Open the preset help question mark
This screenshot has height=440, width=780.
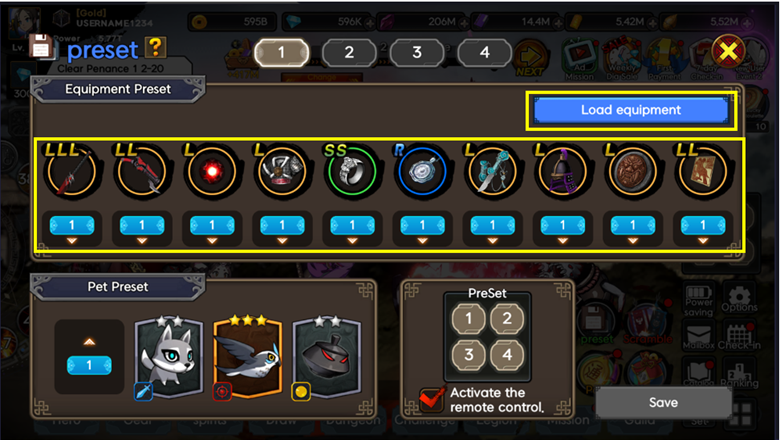coord(154,46)
